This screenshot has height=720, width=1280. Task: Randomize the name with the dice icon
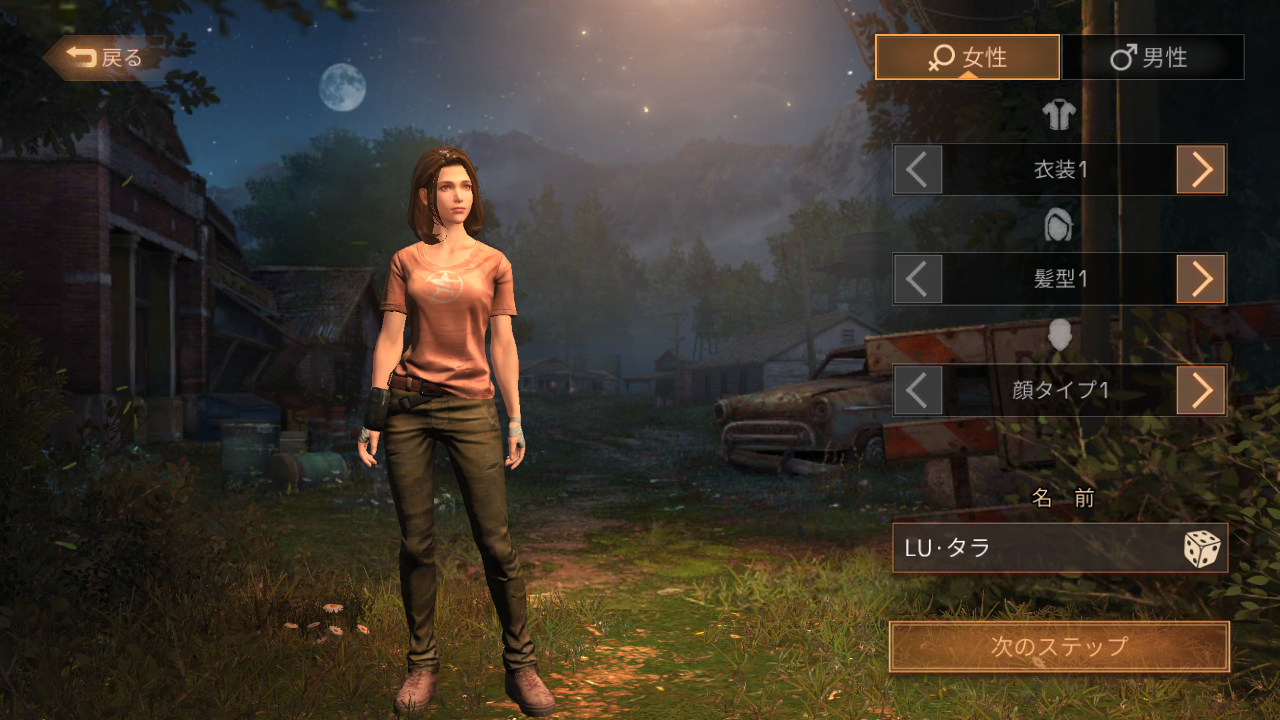tap(1202, 549)
